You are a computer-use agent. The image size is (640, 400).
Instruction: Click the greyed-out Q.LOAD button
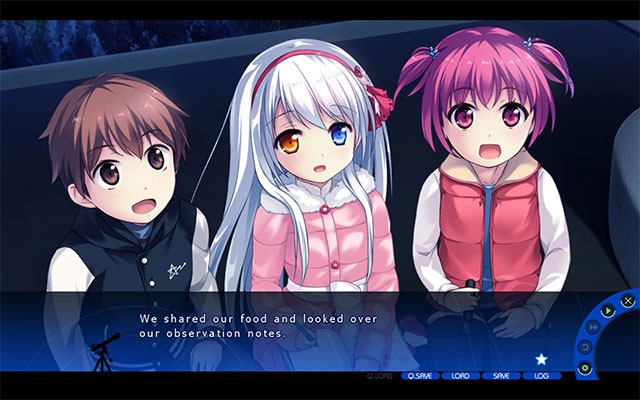tap(380, 376)
